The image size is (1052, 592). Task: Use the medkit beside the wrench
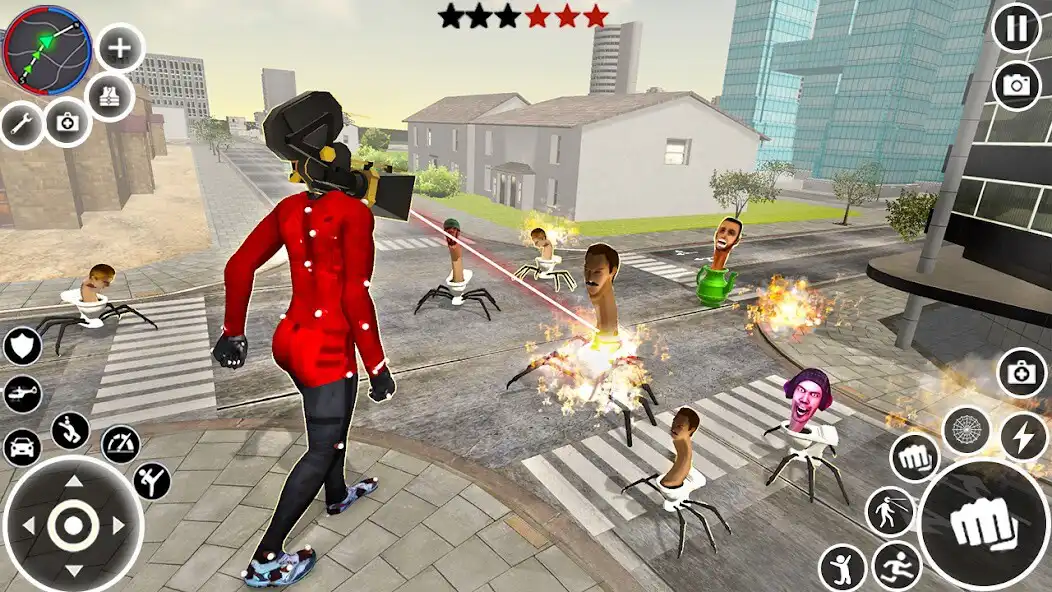point(68,122)
